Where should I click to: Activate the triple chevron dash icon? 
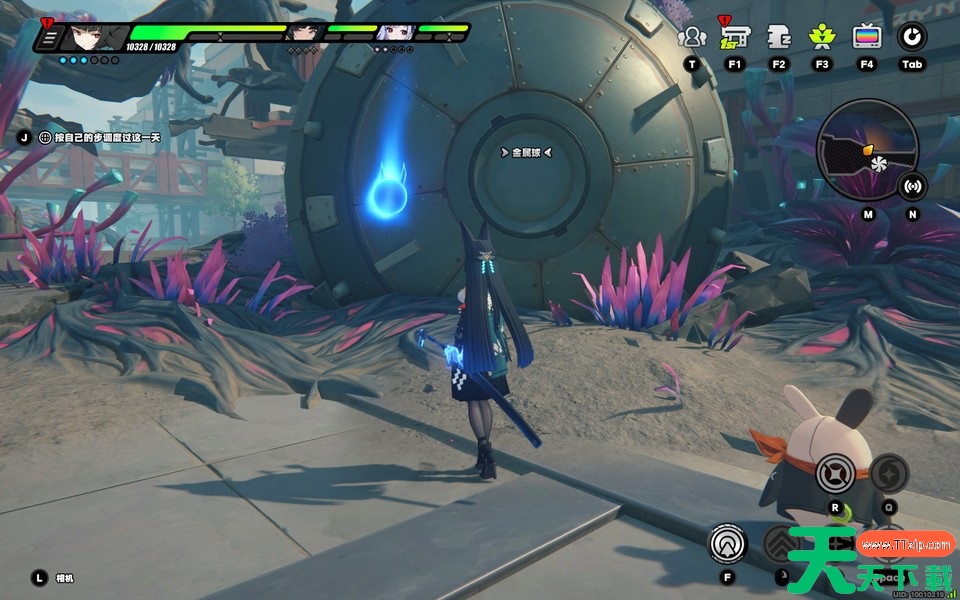click(782, 544)
